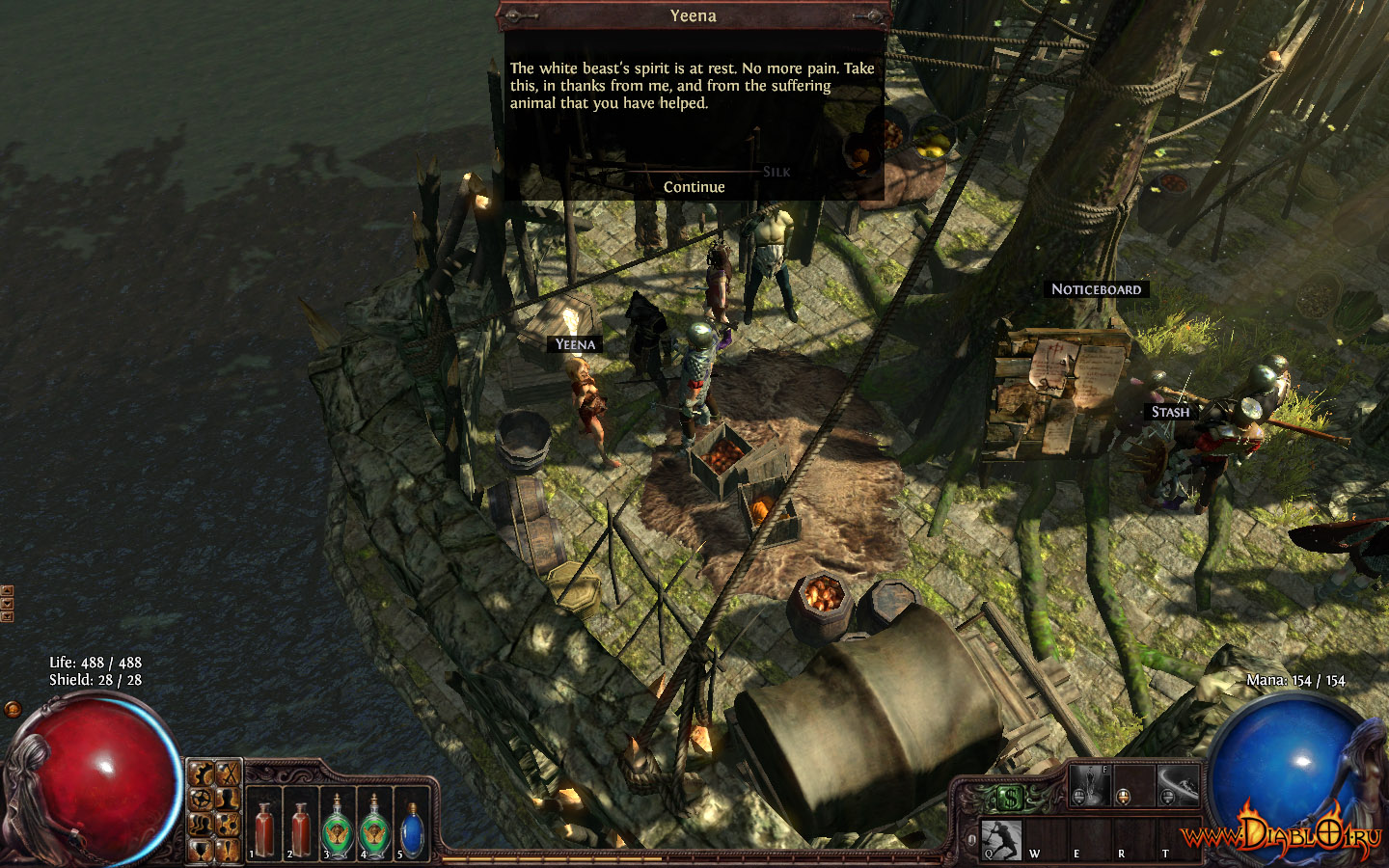This screenshot has height=868, width=1389.
Task: Use the blue mana flask in slot 5
Action: pyautogui.click(x=412, y=827)
